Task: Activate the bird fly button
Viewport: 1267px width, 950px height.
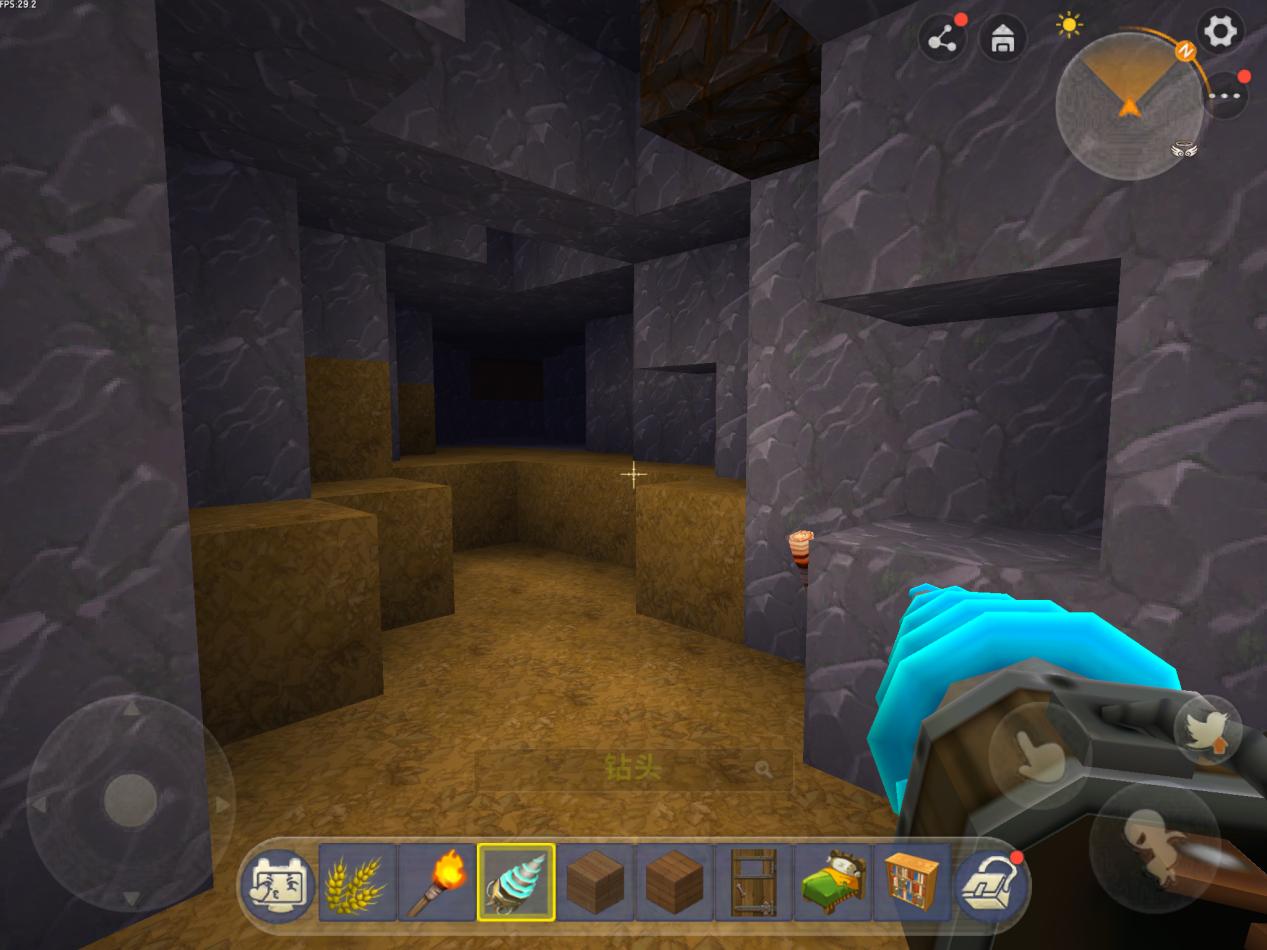Action: click(x=1208, y=730)
